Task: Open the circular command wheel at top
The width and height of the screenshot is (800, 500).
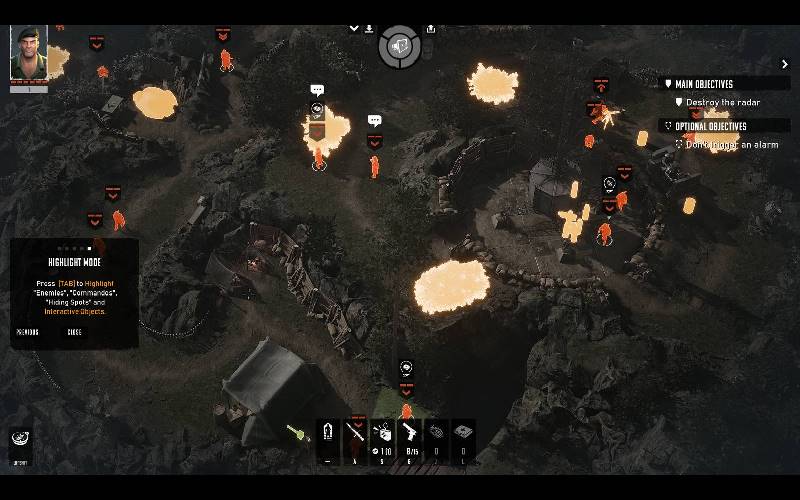Action: click(399, 46)
